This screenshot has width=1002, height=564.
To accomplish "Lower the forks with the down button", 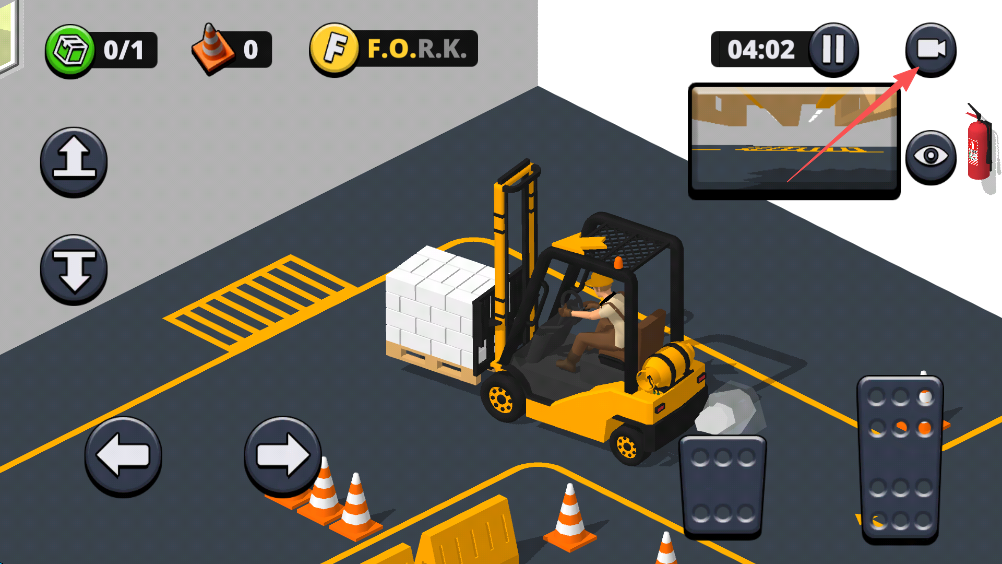I will [x=74, y=268].
